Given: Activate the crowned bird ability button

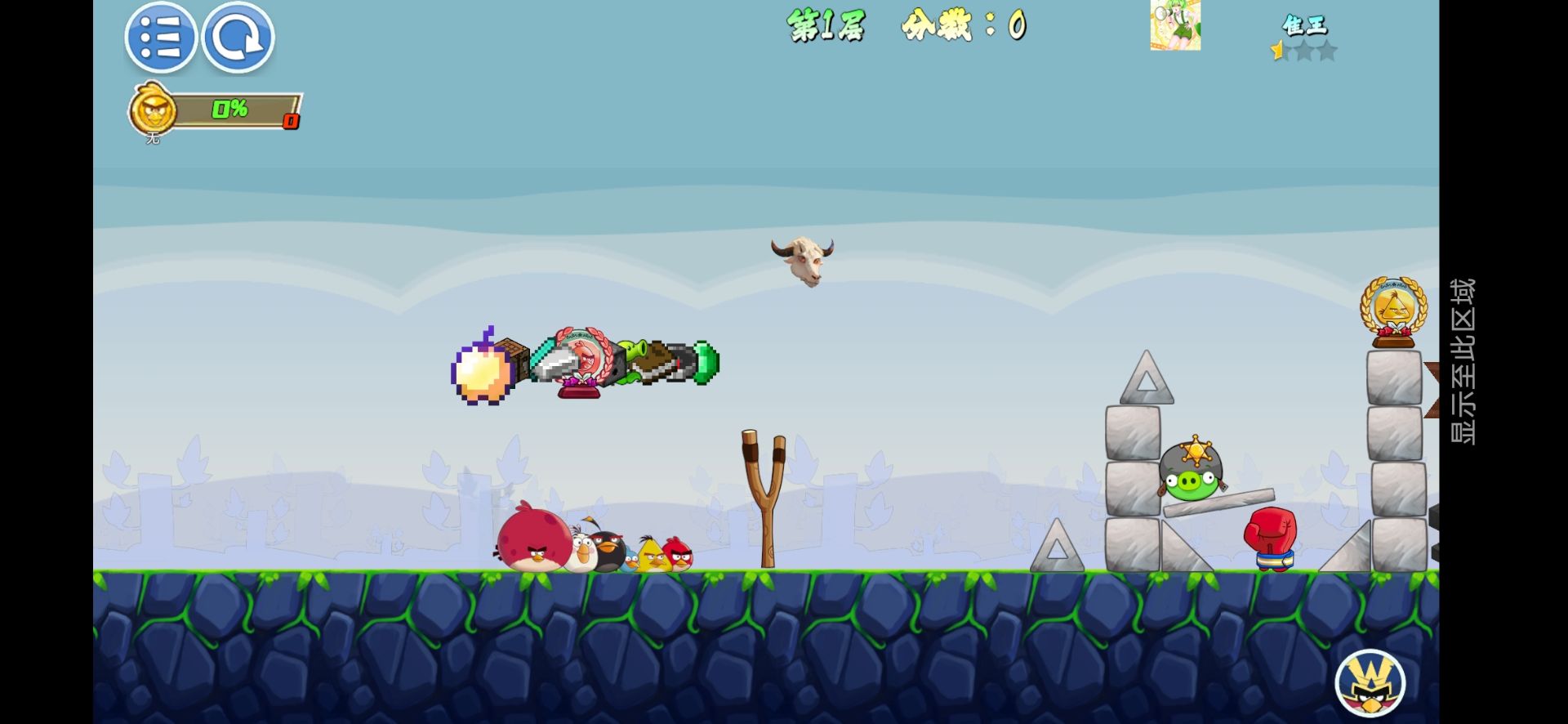Looking at the screenshot, I should [1370, 683].
